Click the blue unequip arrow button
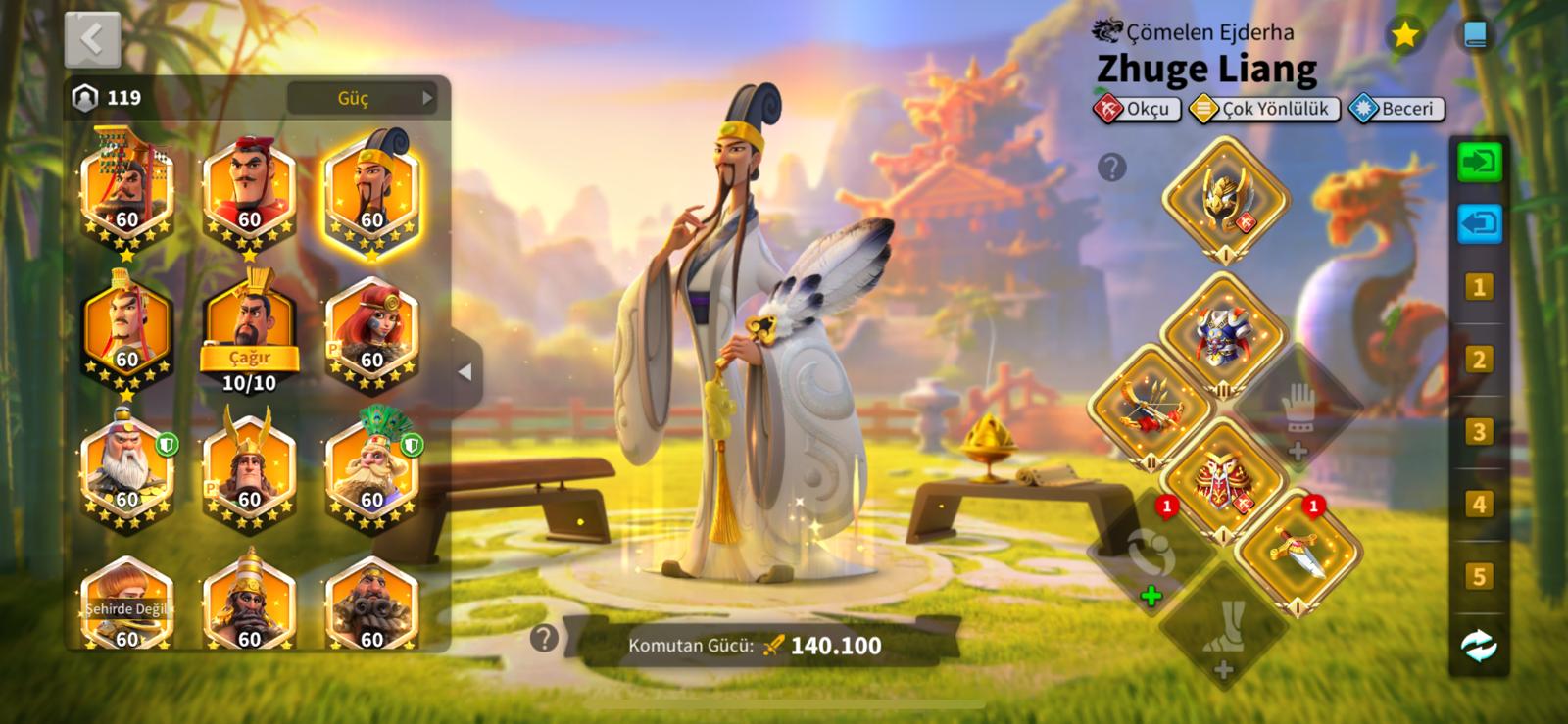Viewport: 1568px width, 724px height. pyautogui.click(x=1479, y=223)
